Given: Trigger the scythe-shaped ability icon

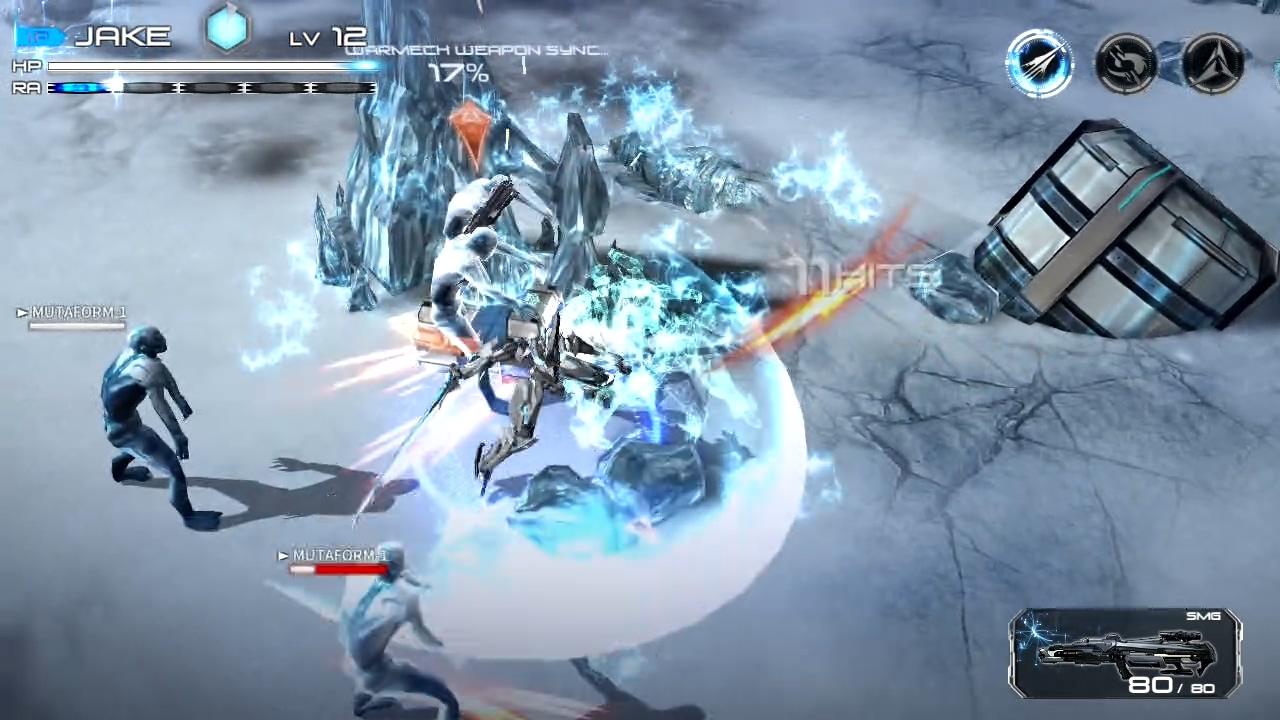Looking at the screenshot, I should [x=1126, y=62].
